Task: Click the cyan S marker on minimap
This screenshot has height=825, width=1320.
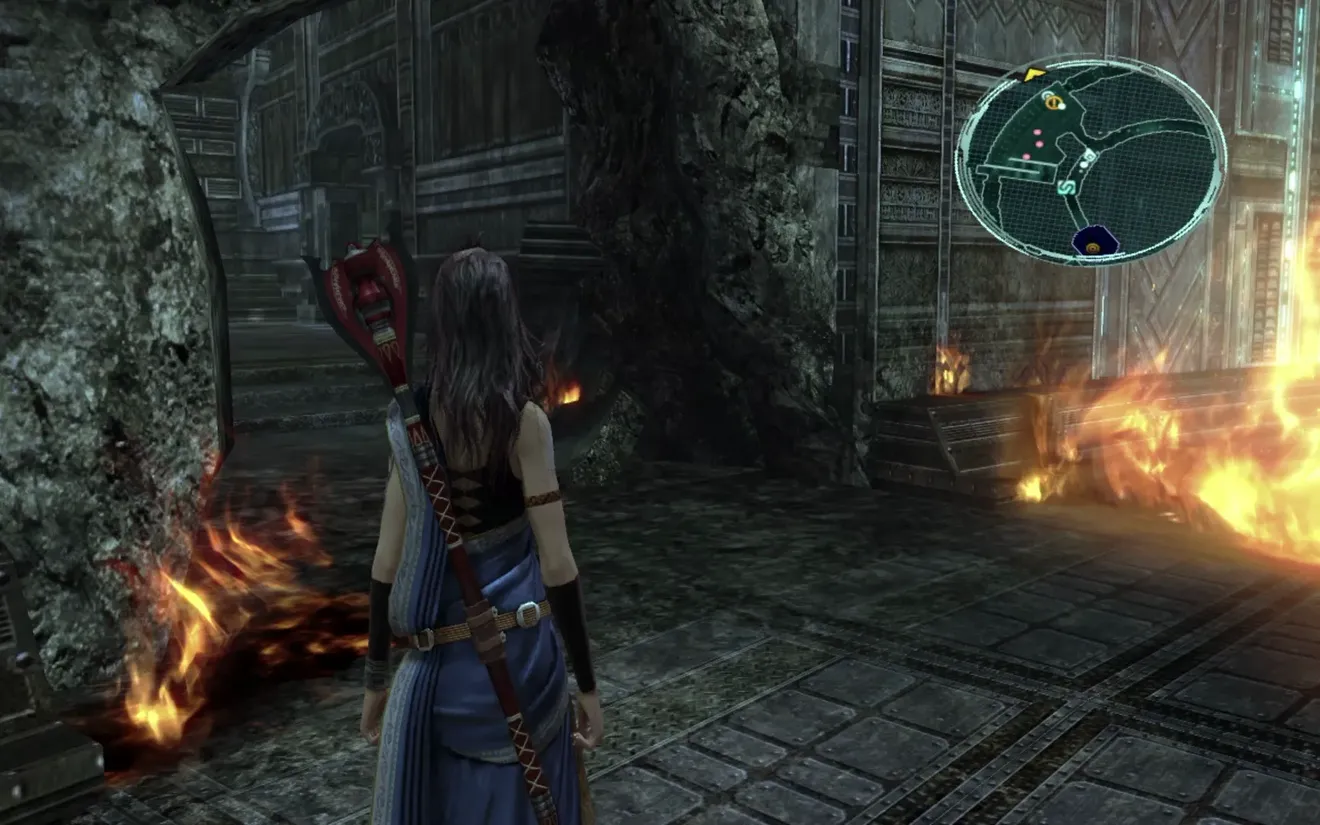Action: coord(1066,186)
